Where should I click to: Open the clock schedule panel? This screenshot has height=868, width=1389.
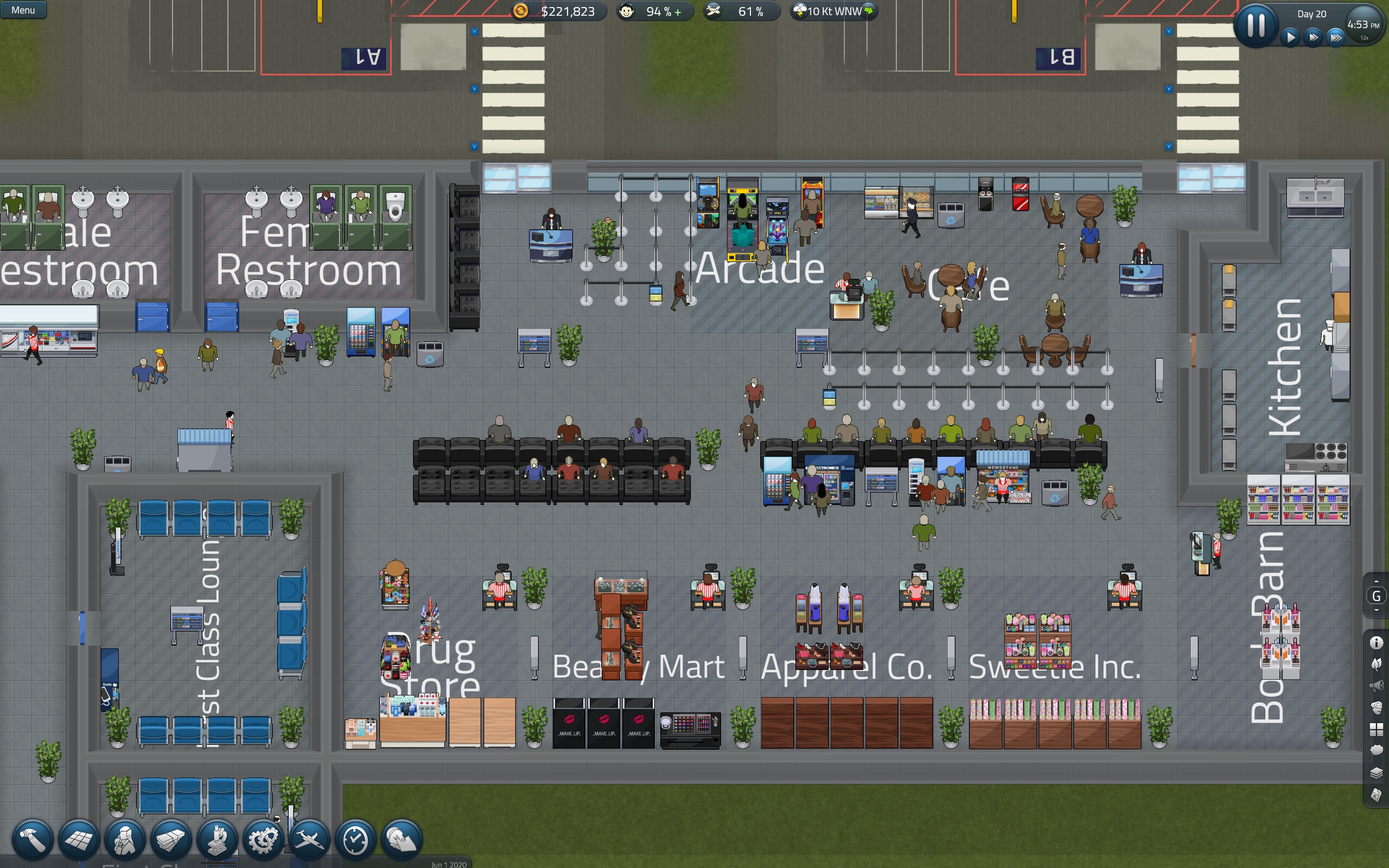click(355, 840)
